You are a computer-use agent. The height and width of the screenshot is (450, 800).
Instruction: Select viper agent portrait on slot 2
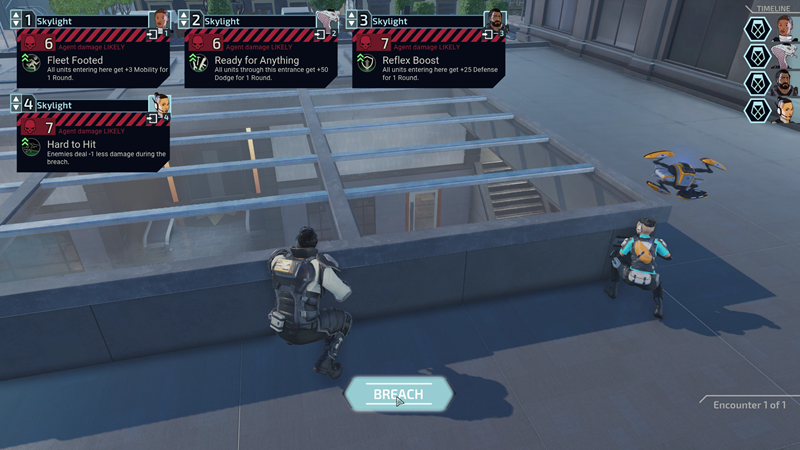327,20
